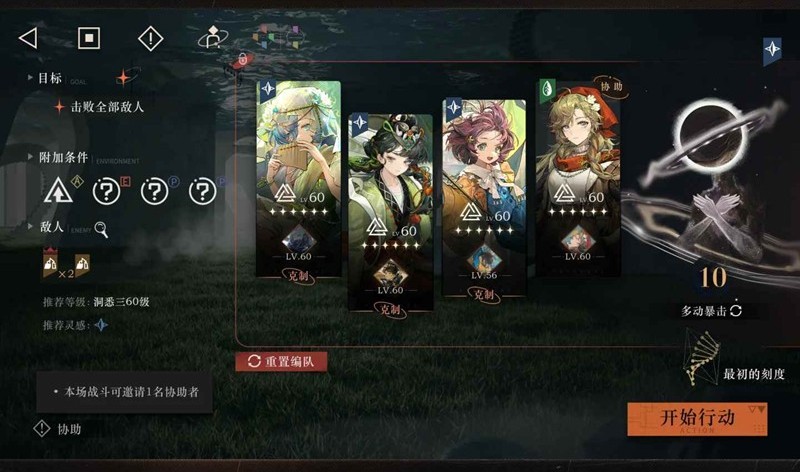Reset the team with 重置编队
Image resolution: width=800 pixels, height=472 pixels.
pyautogui.click(x=281, y=361)
